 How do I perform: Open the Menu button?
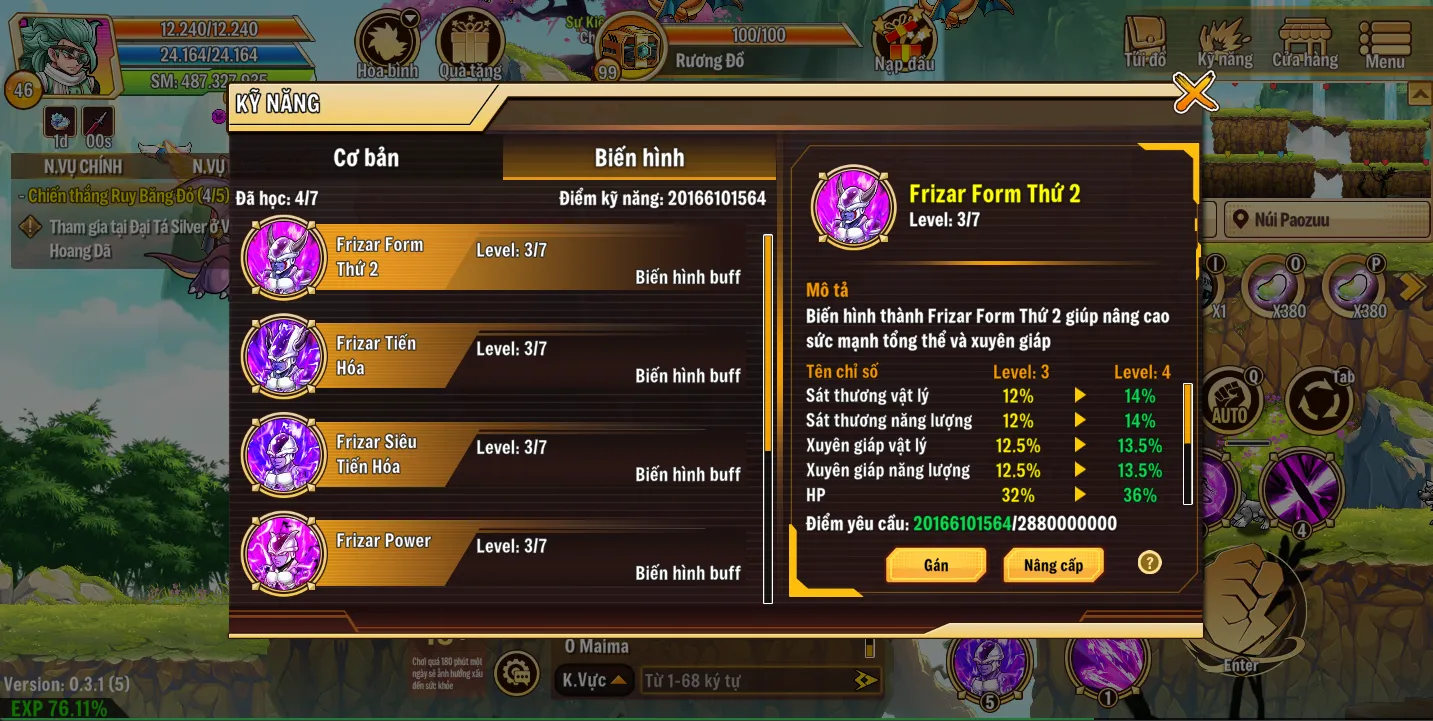coord(1385,43)
